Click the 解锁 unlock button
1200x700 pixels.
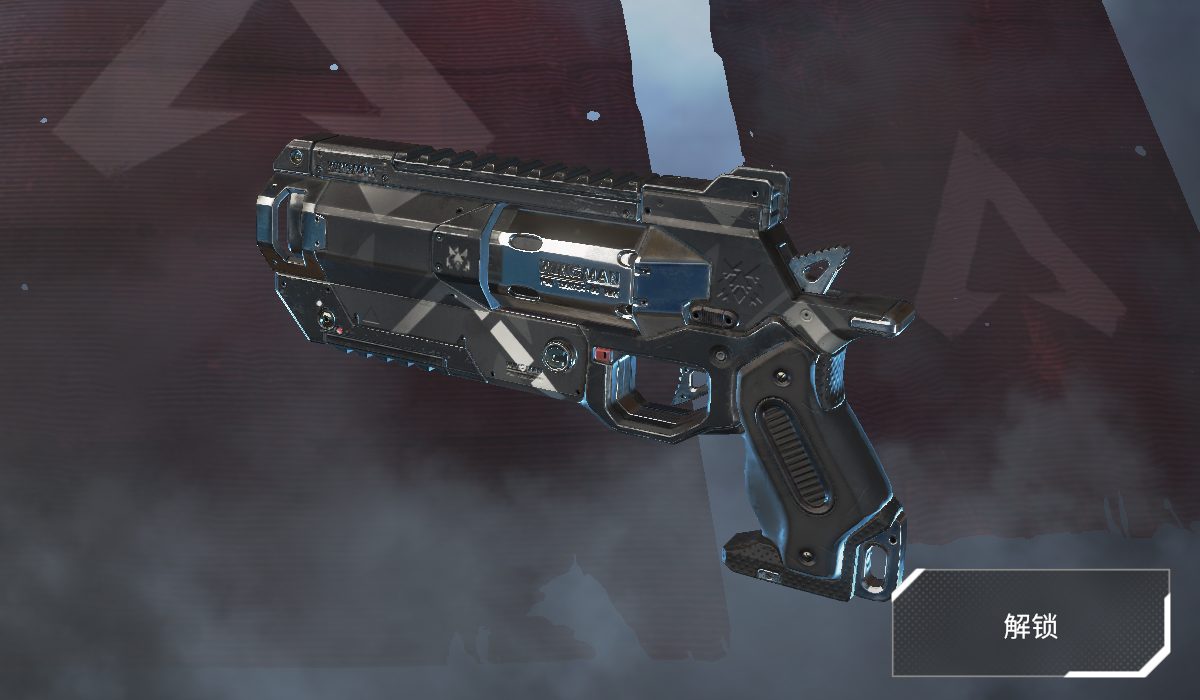(1030, 625)
